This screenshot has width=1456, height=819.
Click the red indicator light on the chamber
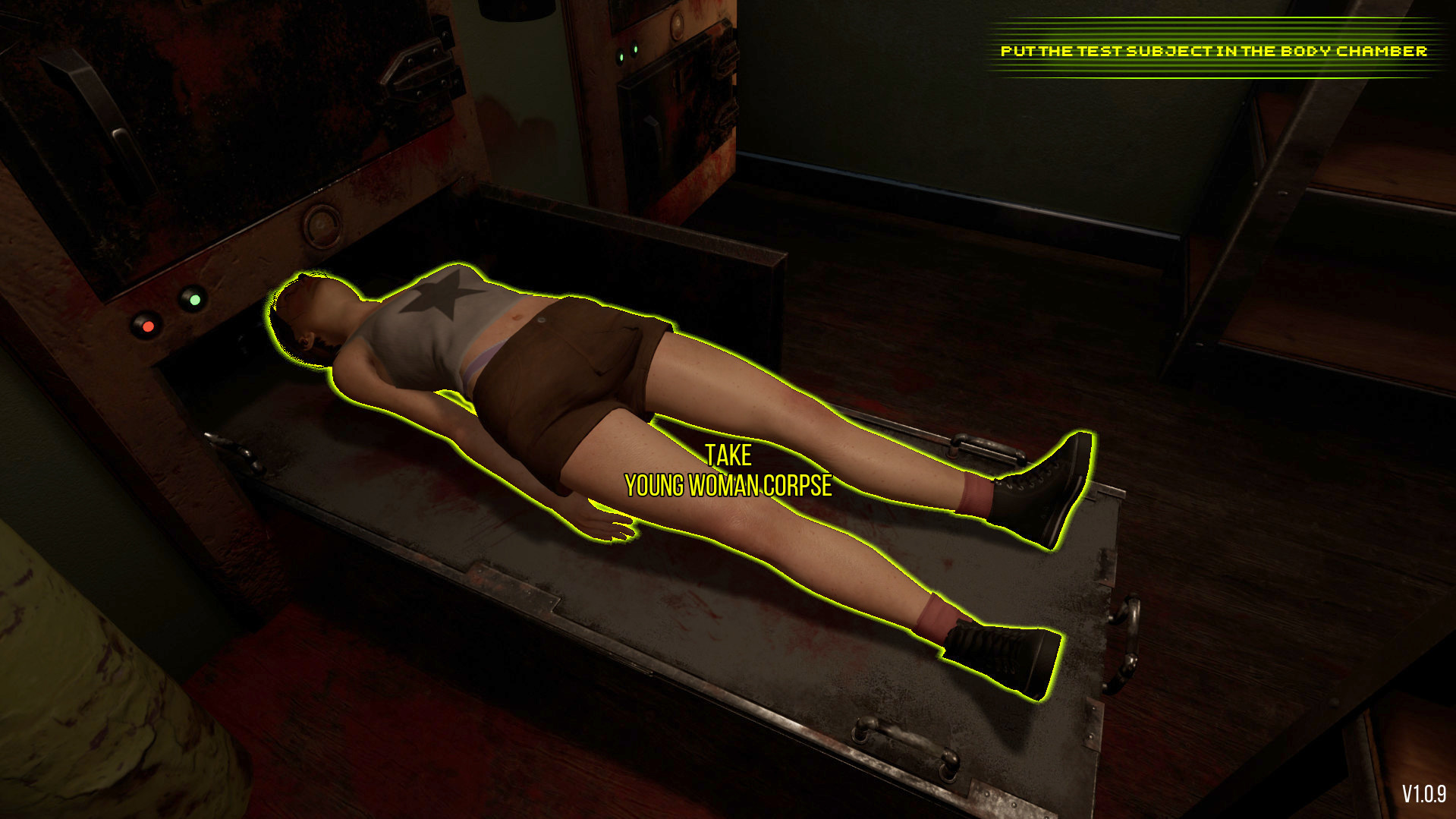[149, 326]
